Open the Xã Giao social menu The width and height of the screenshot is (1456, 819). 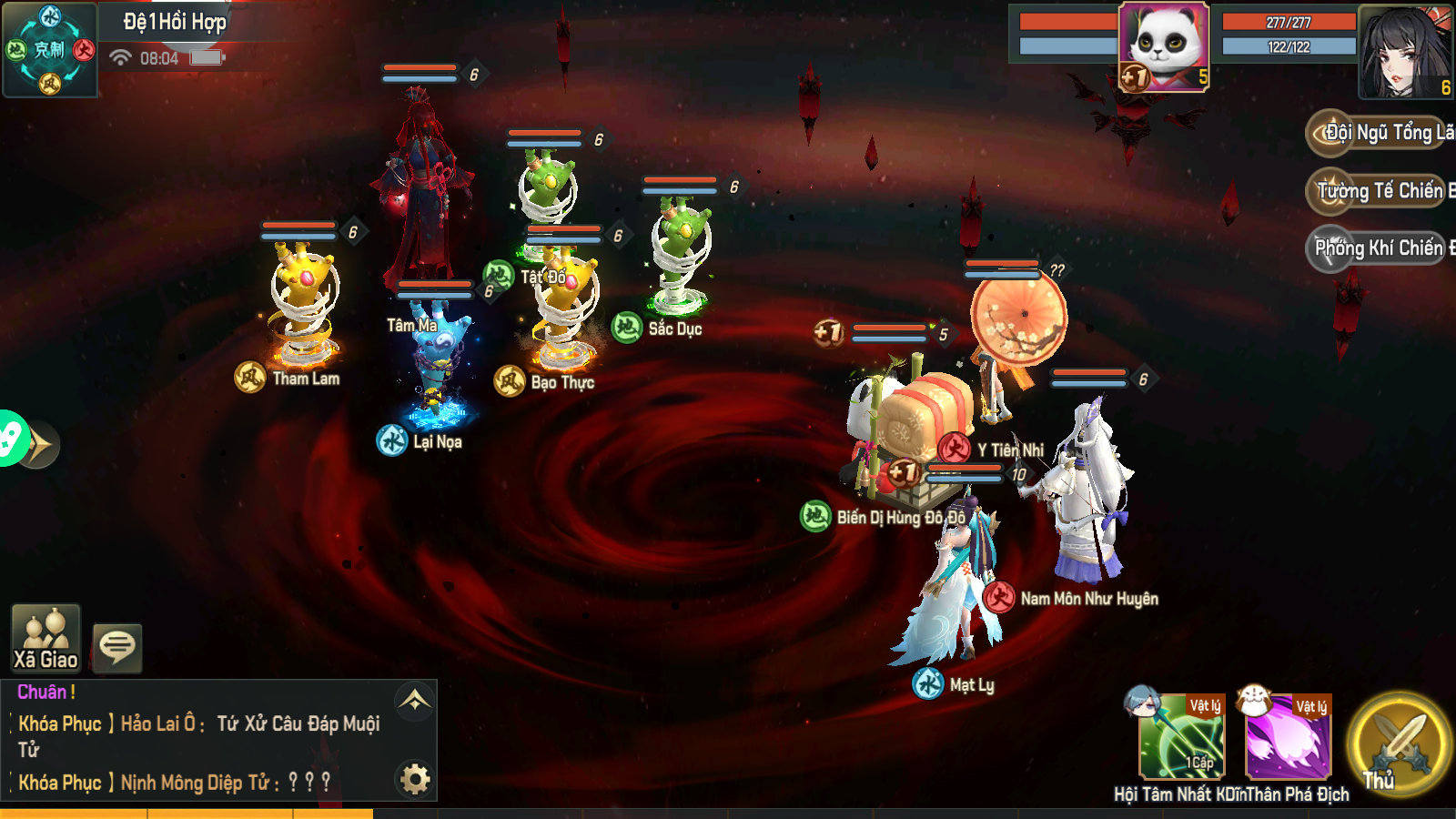pyautogui.click(x=45, y=638)
